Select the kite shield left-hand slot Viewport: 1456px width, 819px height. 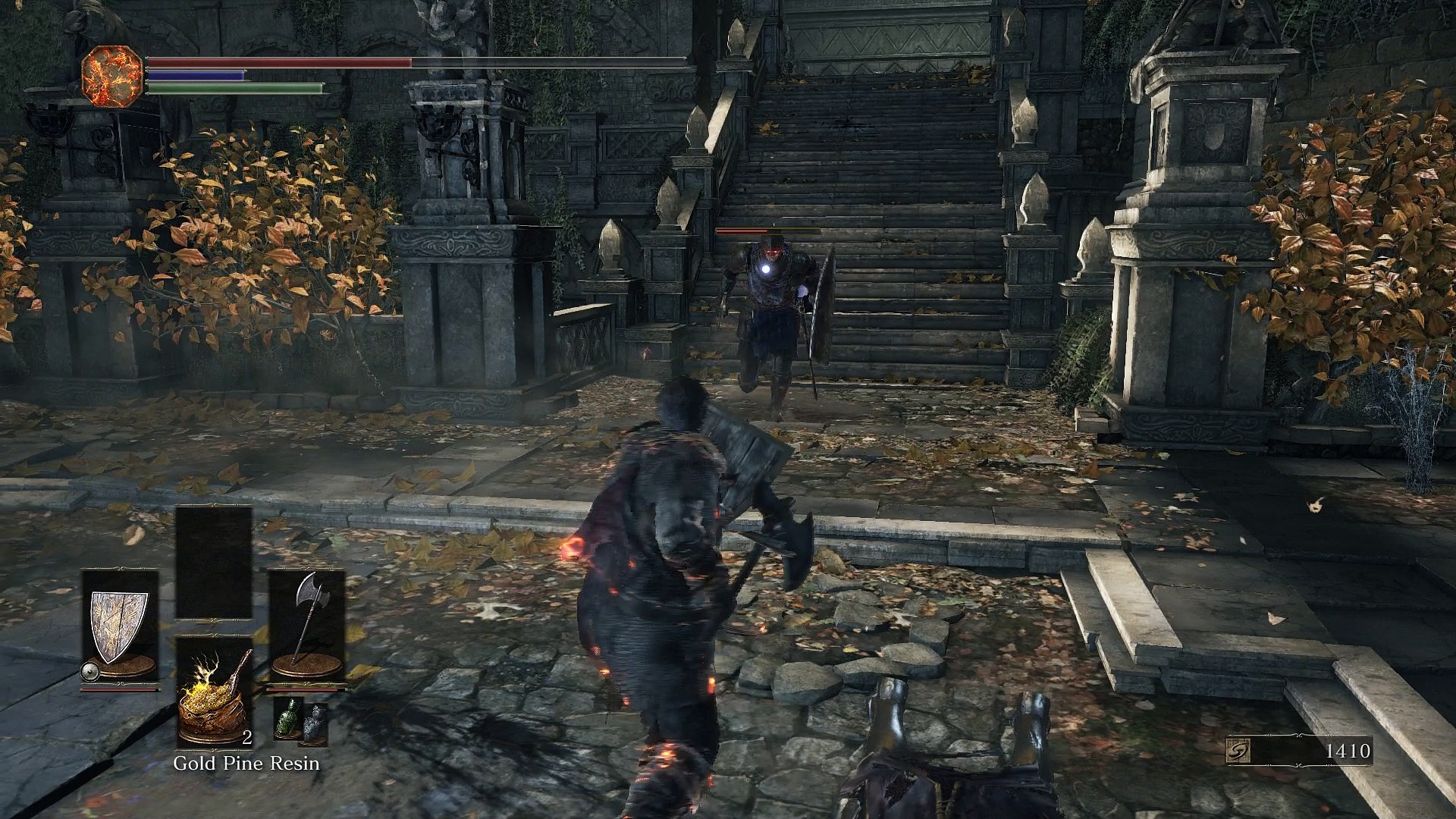coord(120,628)
